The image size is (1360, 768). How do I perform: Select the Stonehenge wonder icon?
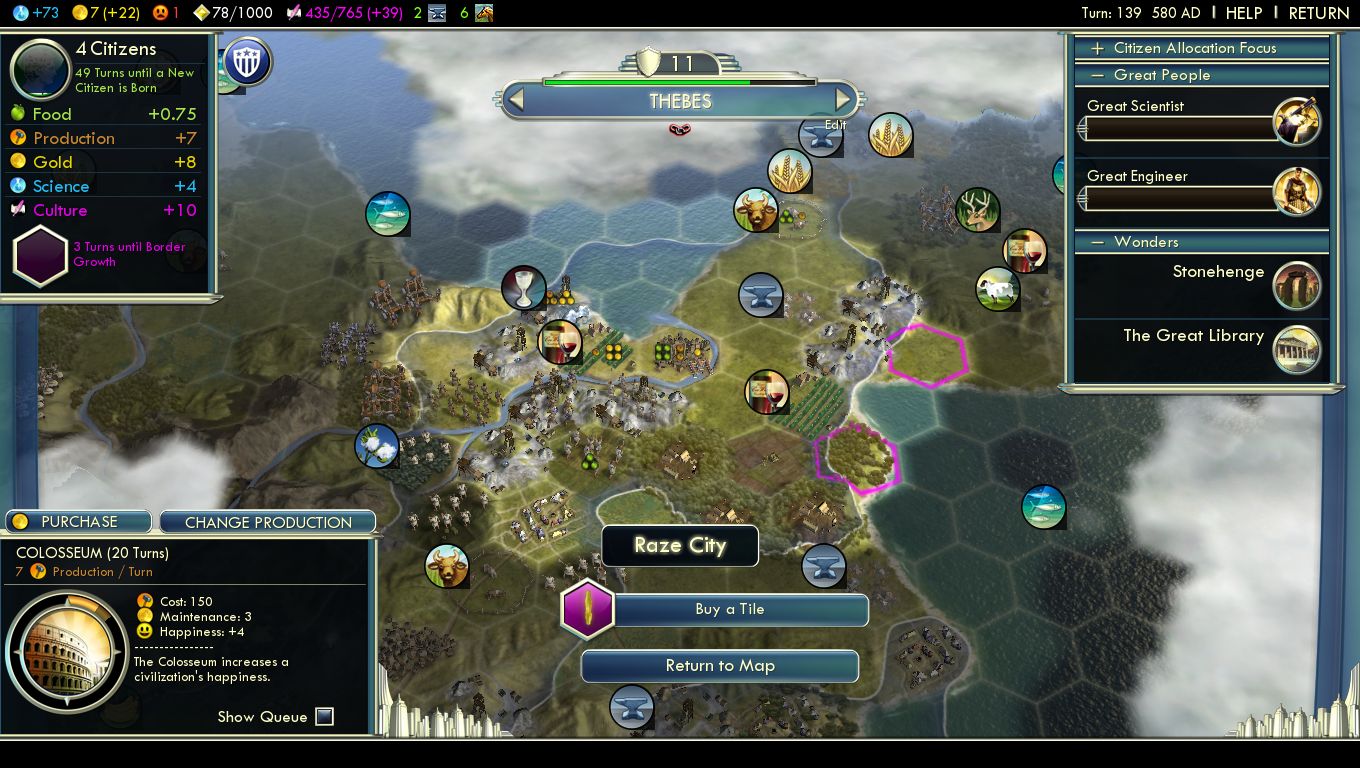coord(1297,285)
